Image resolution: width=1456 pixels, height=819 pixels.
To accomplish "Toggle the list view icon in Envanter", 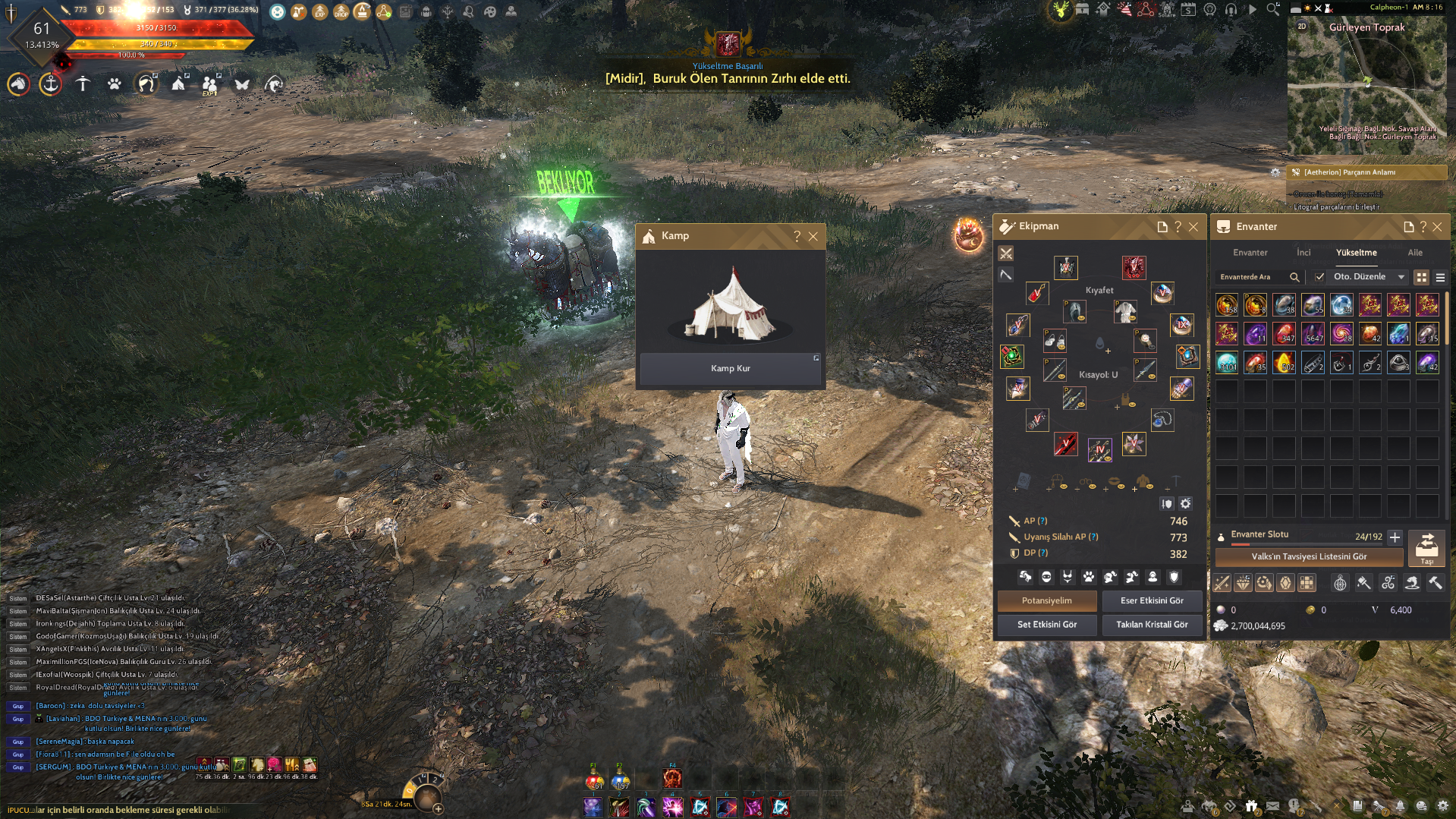I will 1439,277.
